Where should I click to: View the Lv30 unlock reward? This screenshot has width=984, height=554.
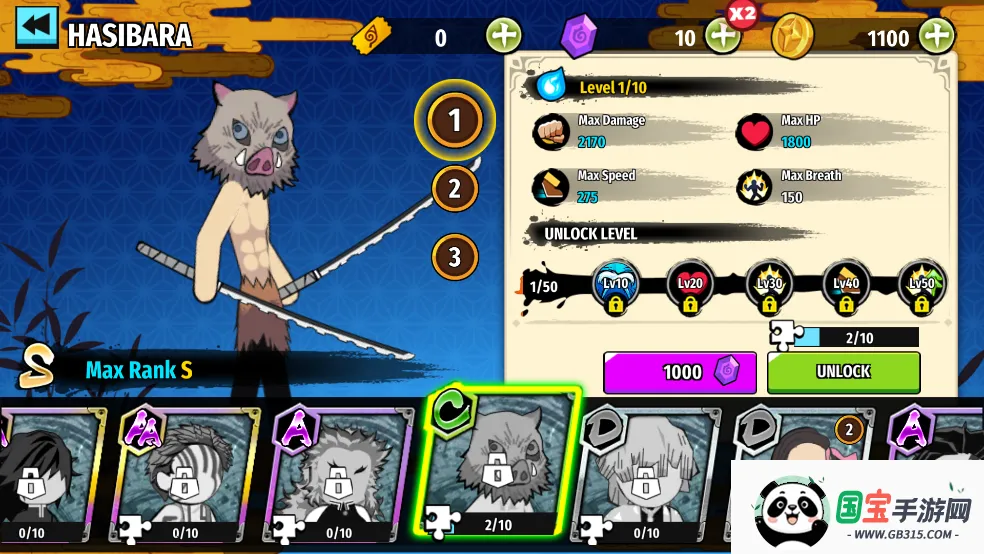[x=768, y=286]
